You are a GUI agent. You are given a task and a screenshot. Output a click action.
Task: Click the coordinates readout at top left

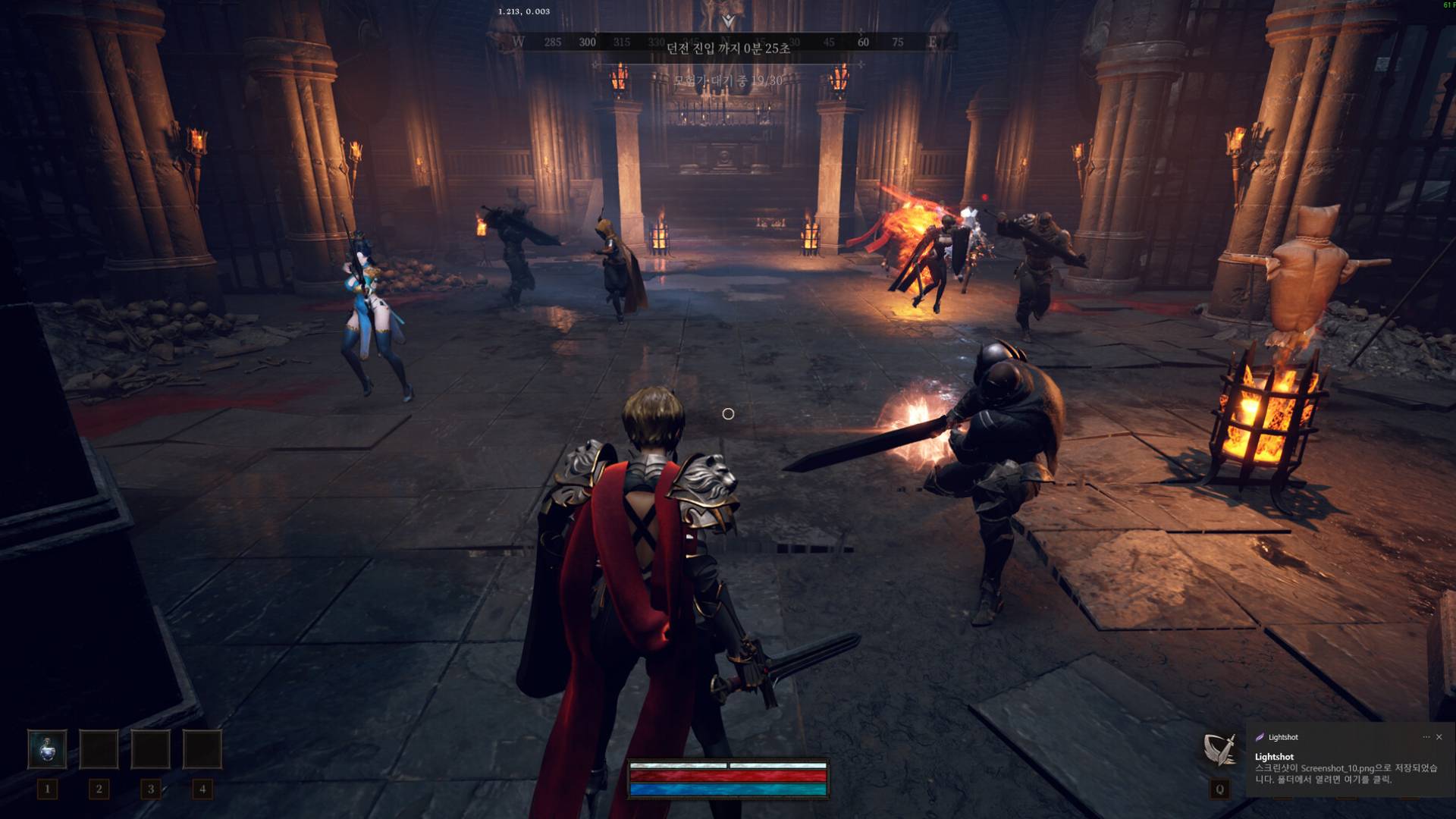click(x=524, y=11)
